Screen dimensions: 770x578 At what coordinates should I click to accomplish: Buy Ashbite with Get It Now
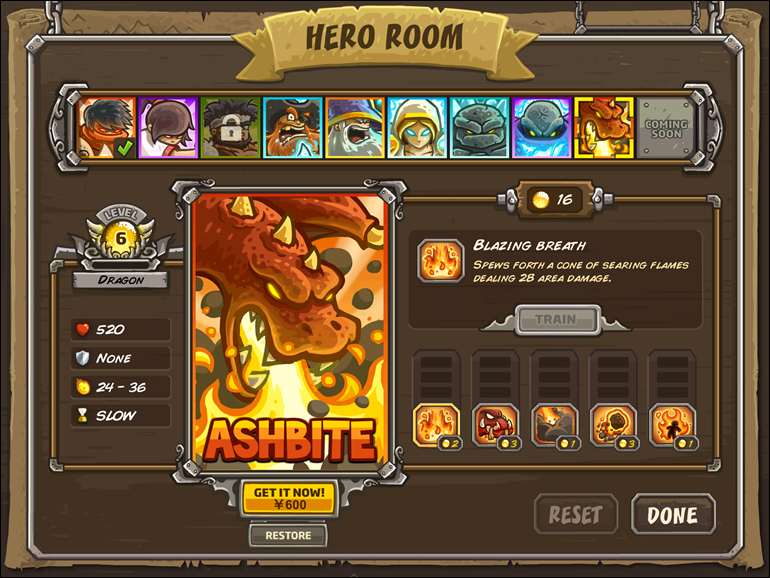(x=288, y=498)
